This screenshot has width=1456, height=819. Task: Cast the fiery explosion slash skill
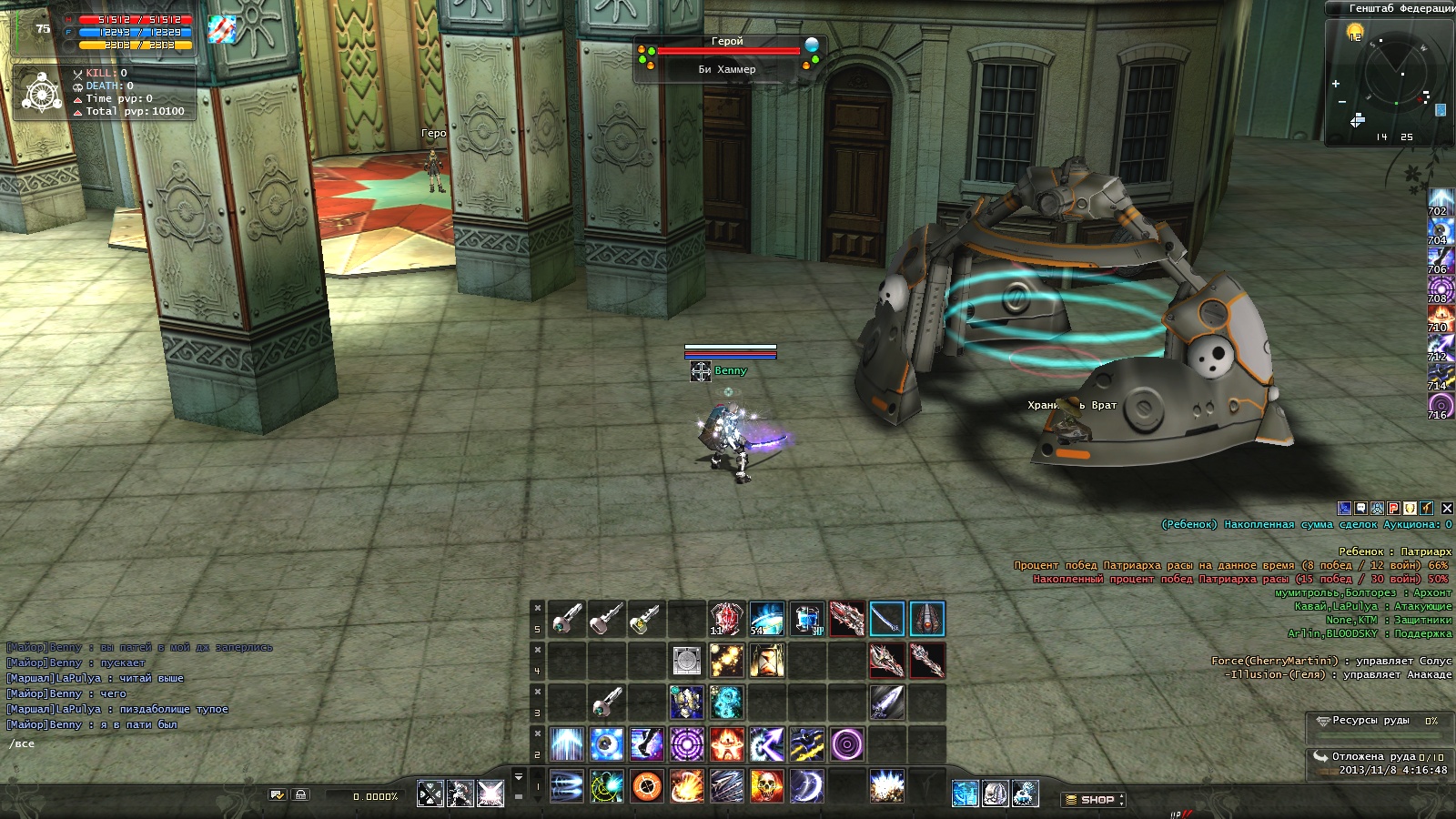(x=687, y=786)
